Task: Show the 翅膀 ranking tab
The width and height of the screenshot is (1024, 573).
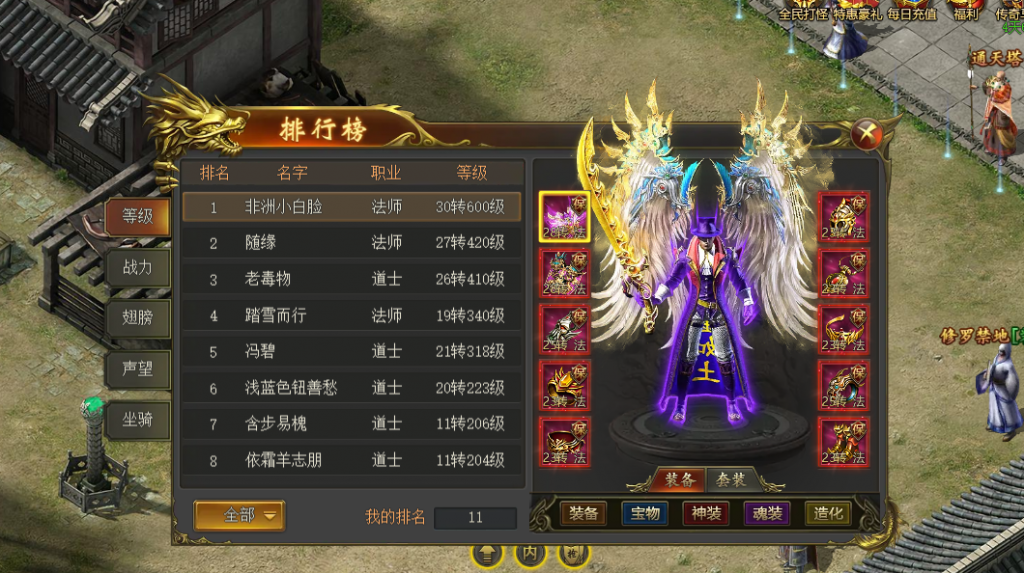Action: click(x=137, y=318)
